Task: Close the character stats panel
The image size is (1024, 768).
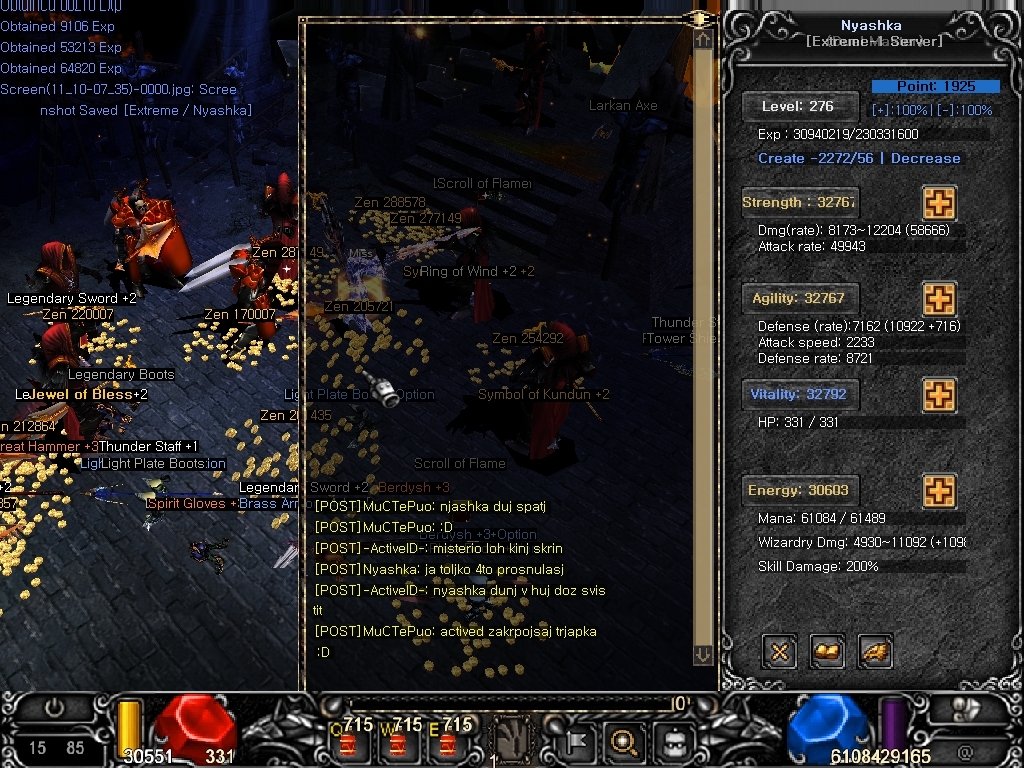Action: coord(780,652)
